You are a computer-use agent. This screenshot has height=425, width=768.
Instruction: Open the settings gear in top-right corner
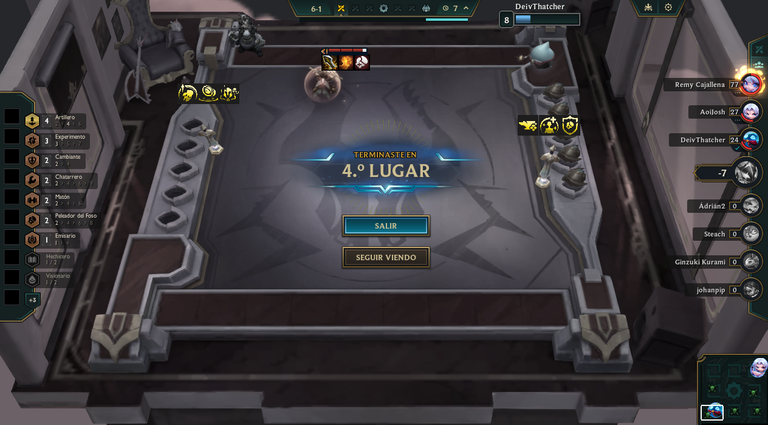click(x=668, y=7)
